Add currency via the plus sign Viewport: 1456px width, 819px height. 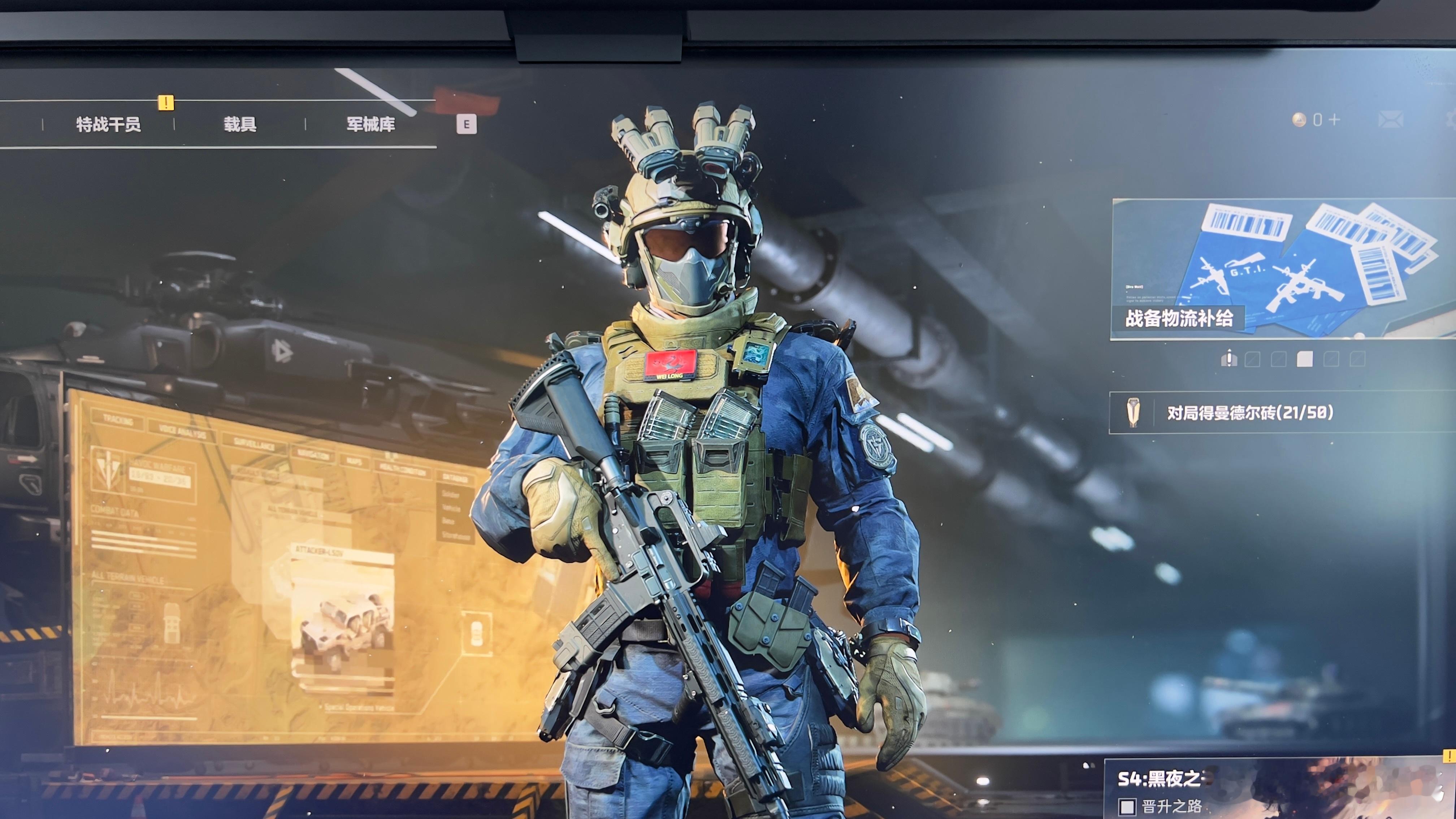click(x=1334, y=120)
